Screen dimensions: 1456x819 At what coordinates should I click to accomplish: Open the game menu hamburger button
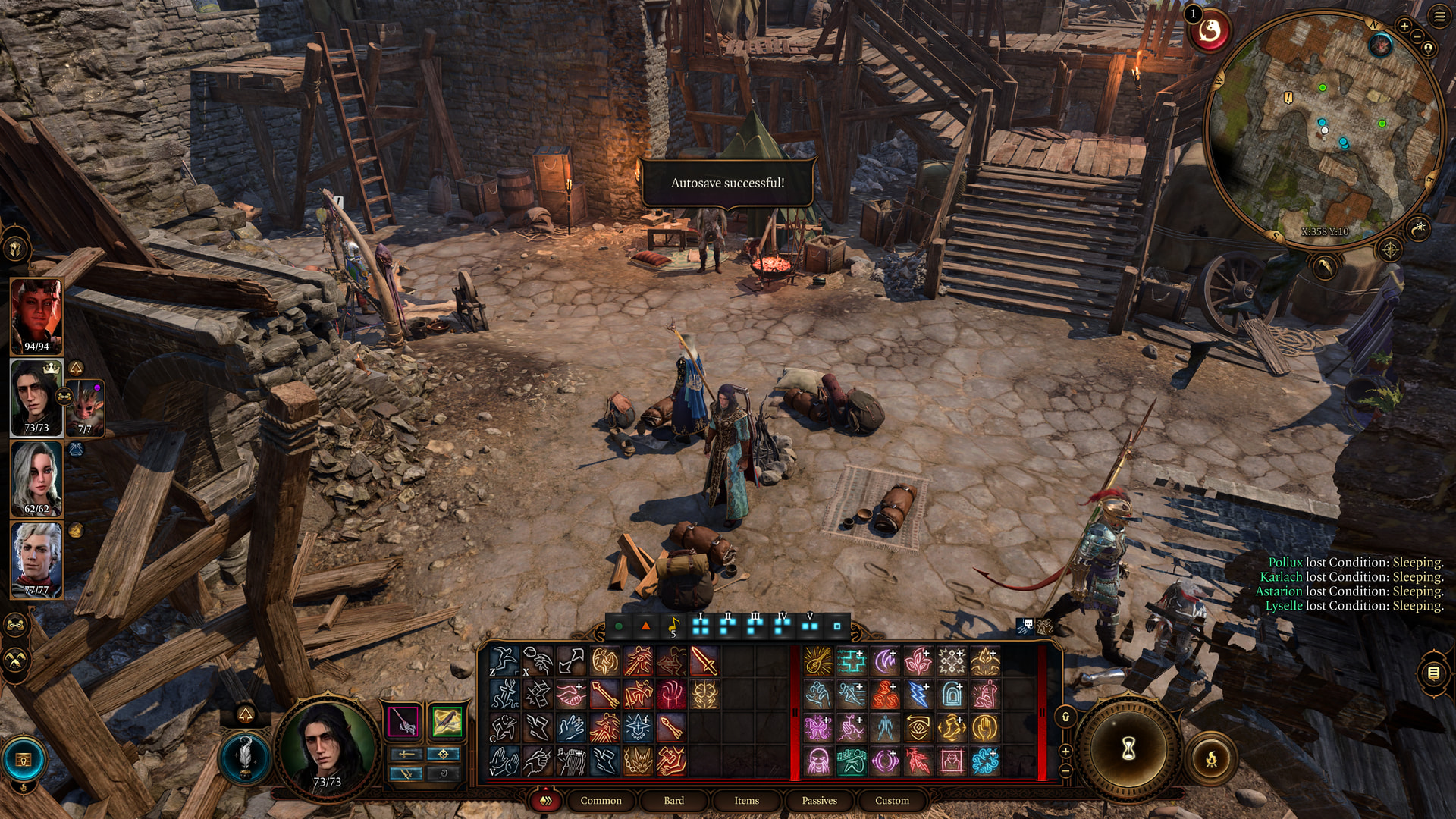pos(1439,17)
